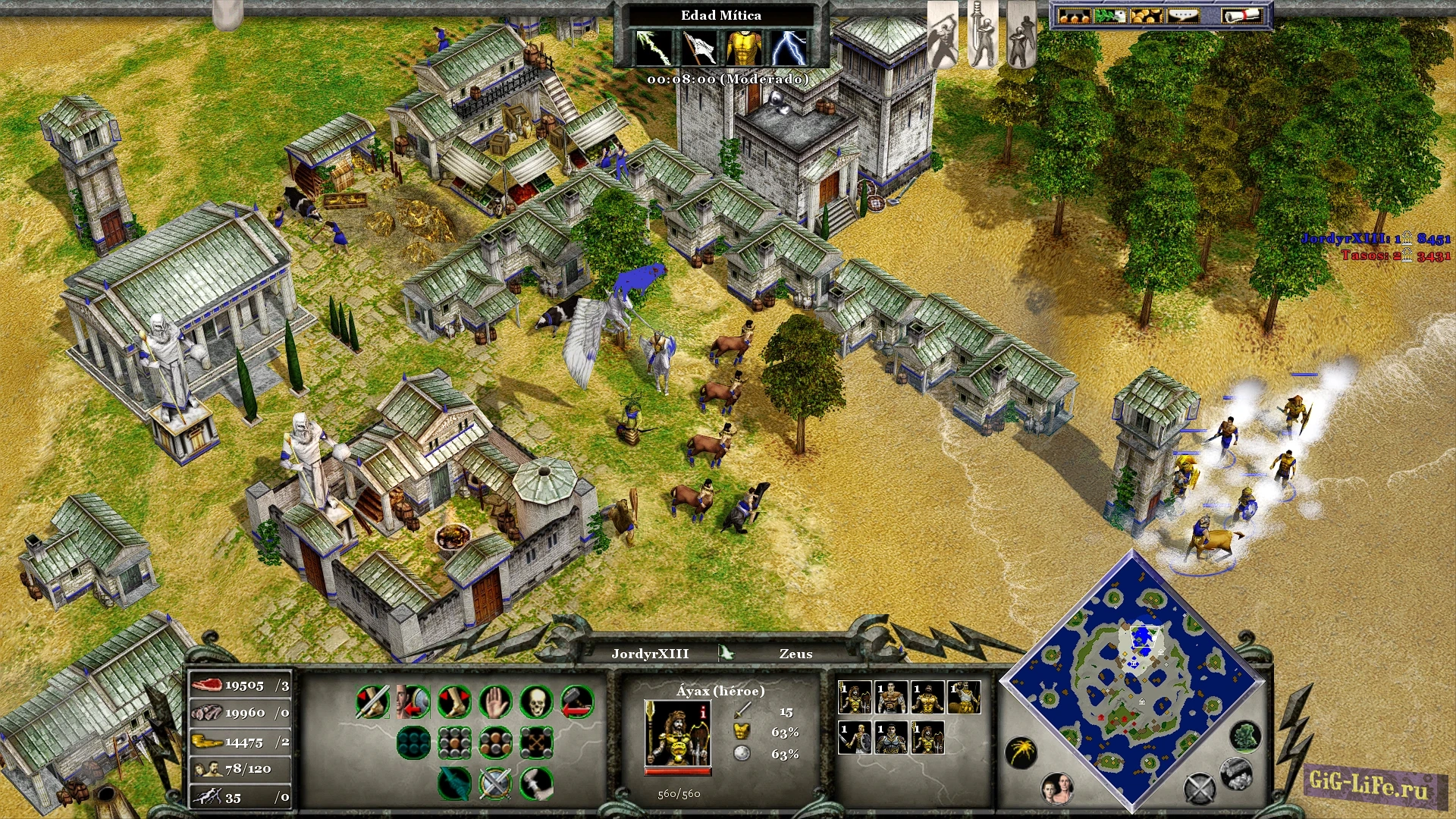Click the Áyax hero portrait
Image resolution: width=1456 pixels, height=819 pixels.
coord(677,734)
